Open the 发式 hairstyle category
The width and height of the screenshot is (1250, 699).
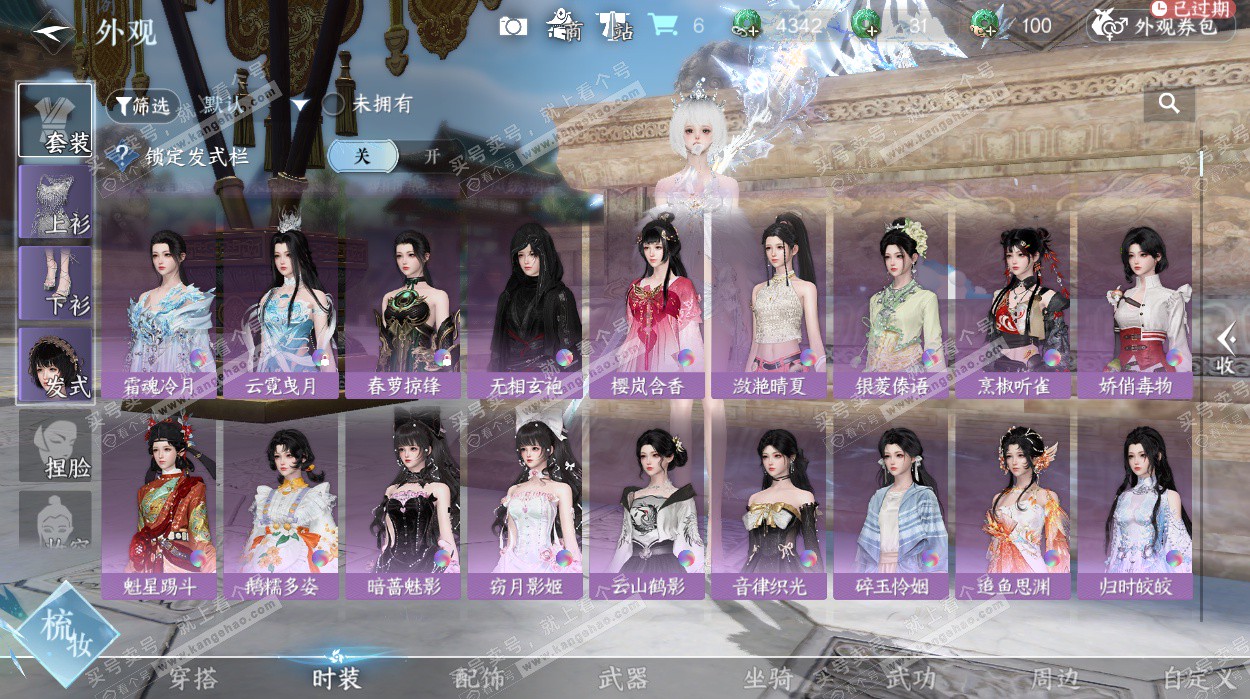[x=56, y=364]
